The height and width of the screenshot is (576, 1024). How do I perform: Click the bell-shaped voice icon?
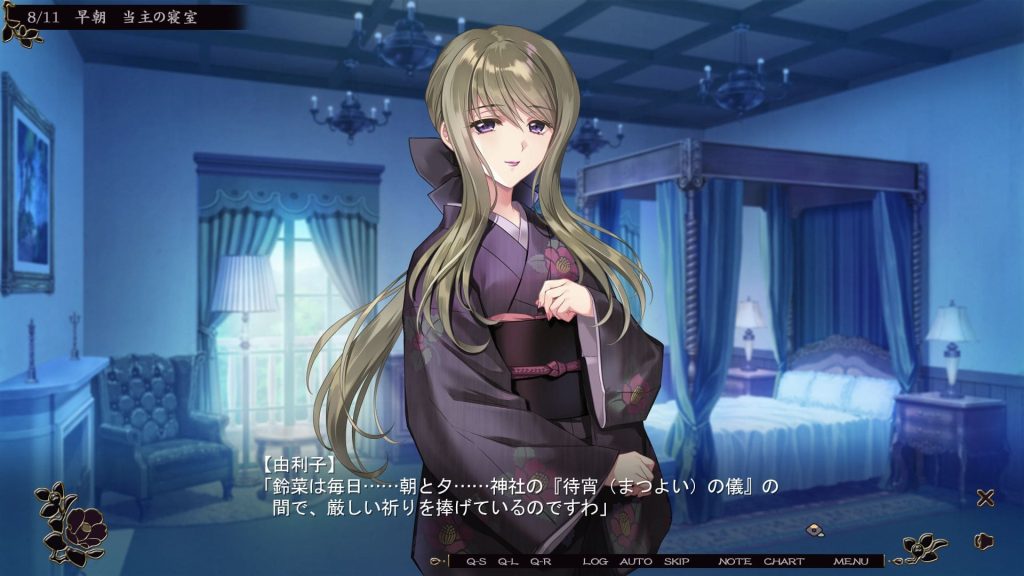[x=984, y=541]
